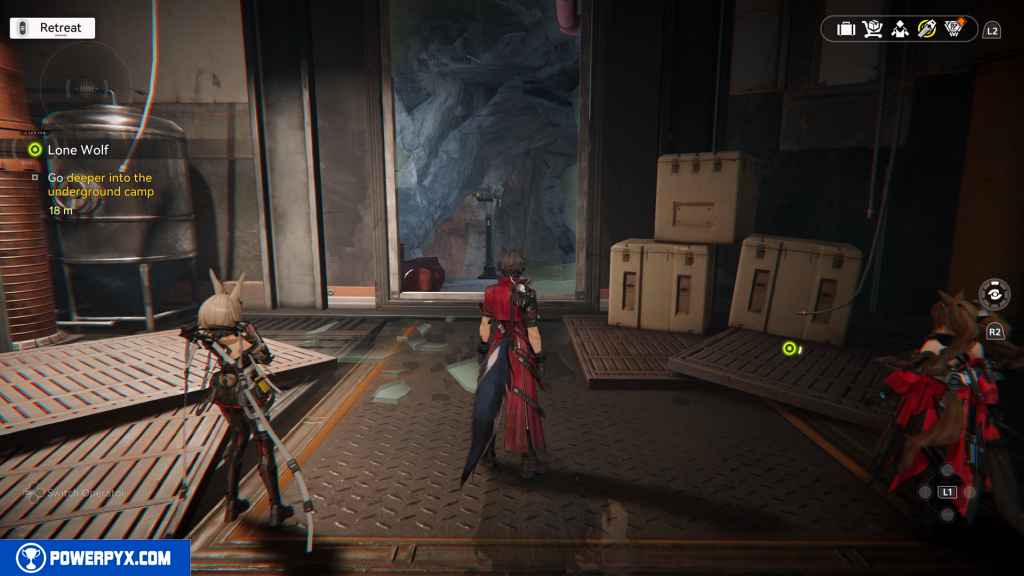Select the objective to go deeper underground
Image resolution: width=1024 pixels, height=576 pixels.
point(100,184)
